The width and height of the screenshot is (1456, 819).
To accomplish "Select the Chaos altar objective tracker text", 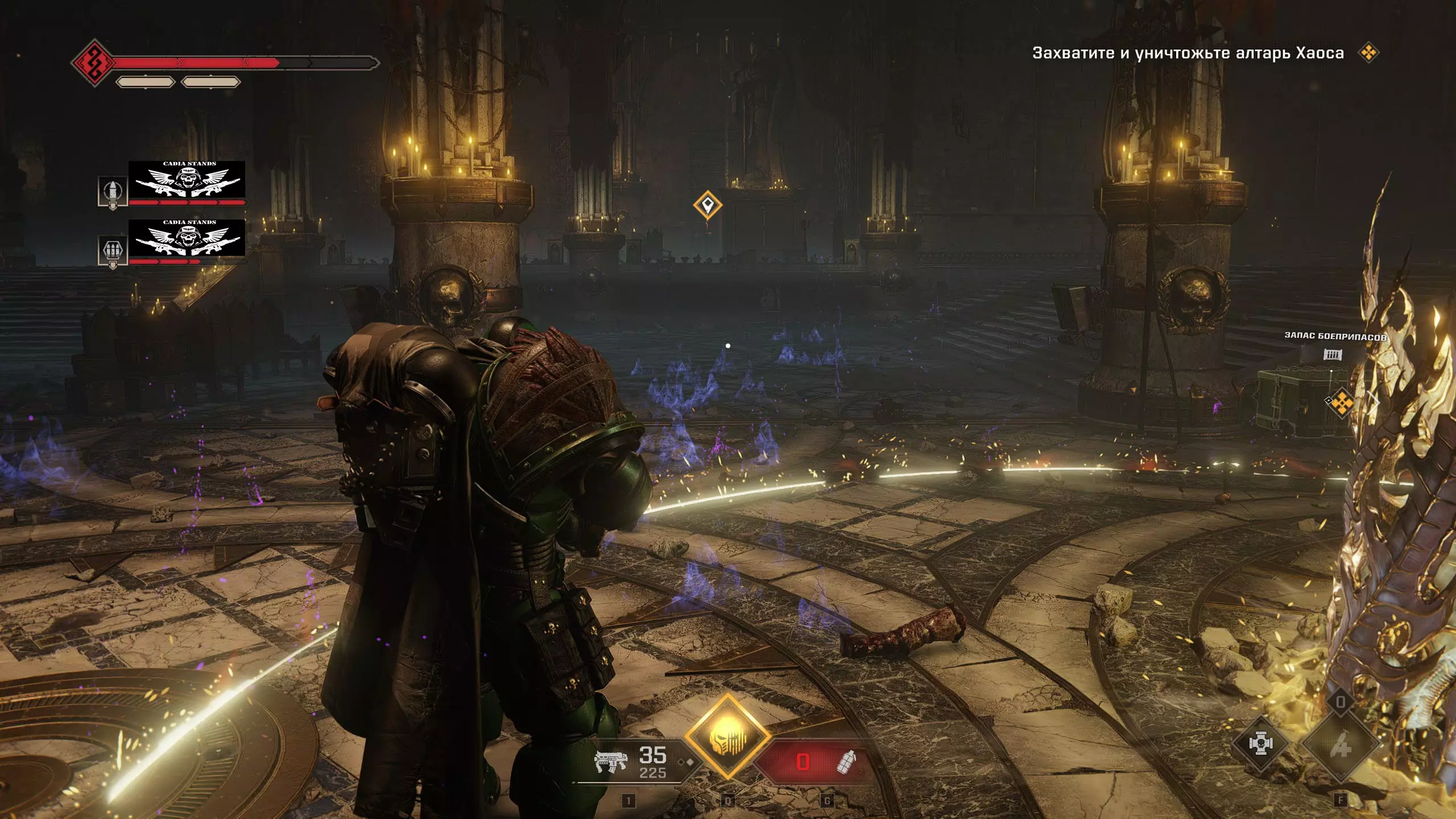I will click(1188, 53).
